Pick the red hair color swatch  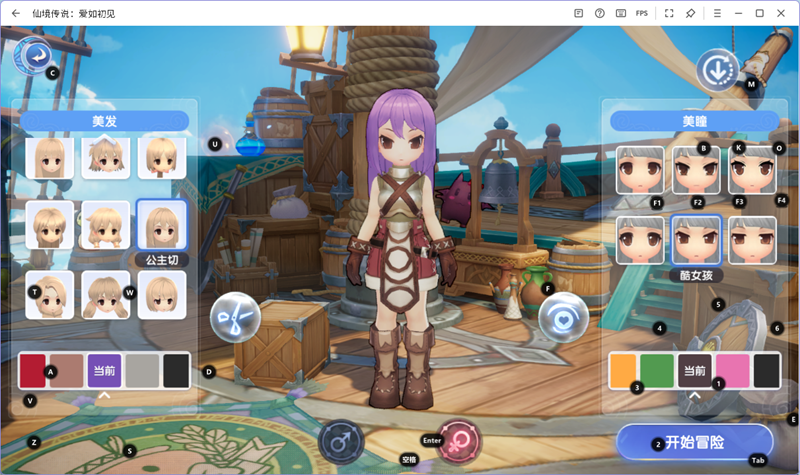[x=33, y=370]
